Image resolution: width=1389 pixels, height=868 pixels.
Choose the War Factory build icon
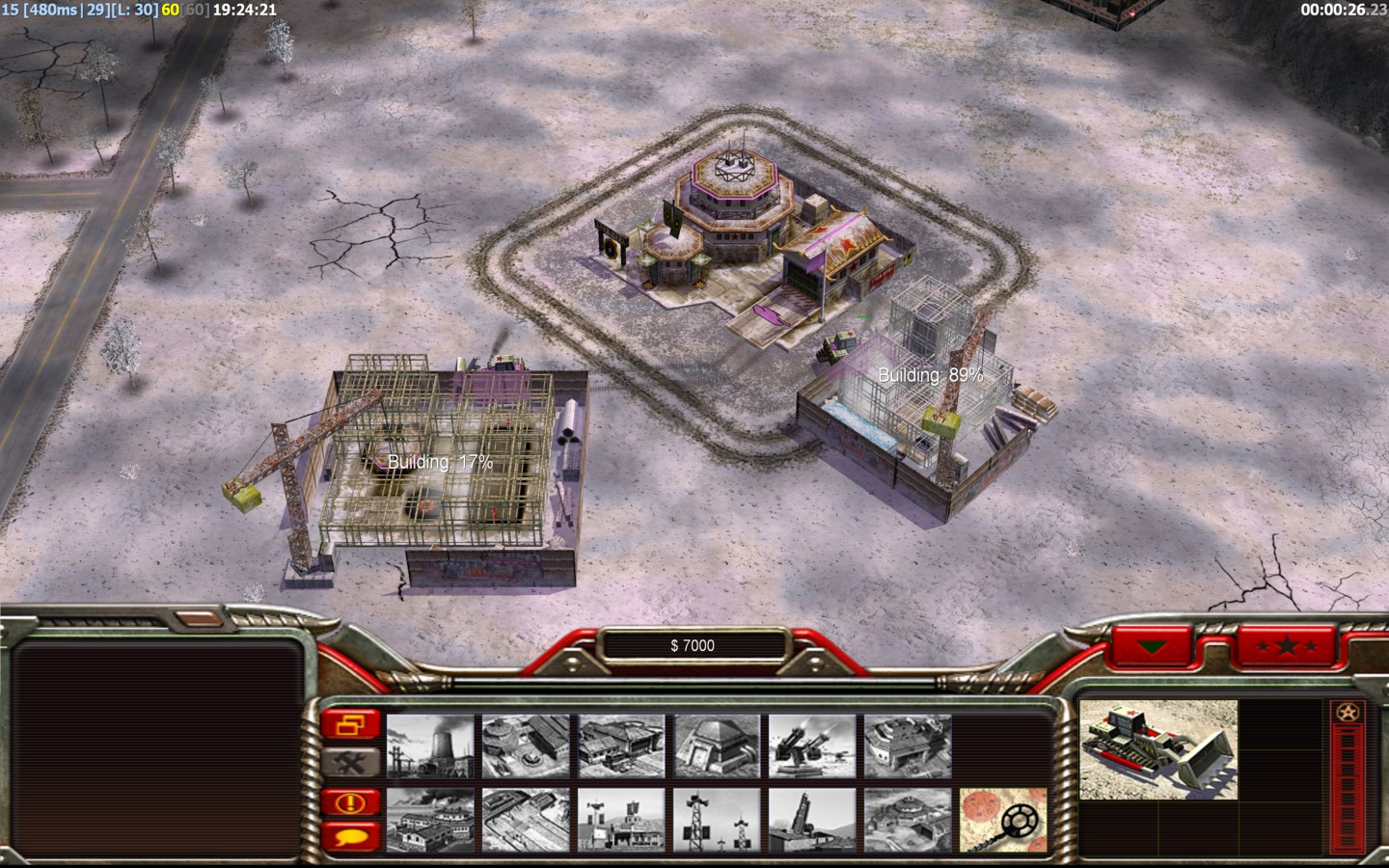(x=429, y=820)
